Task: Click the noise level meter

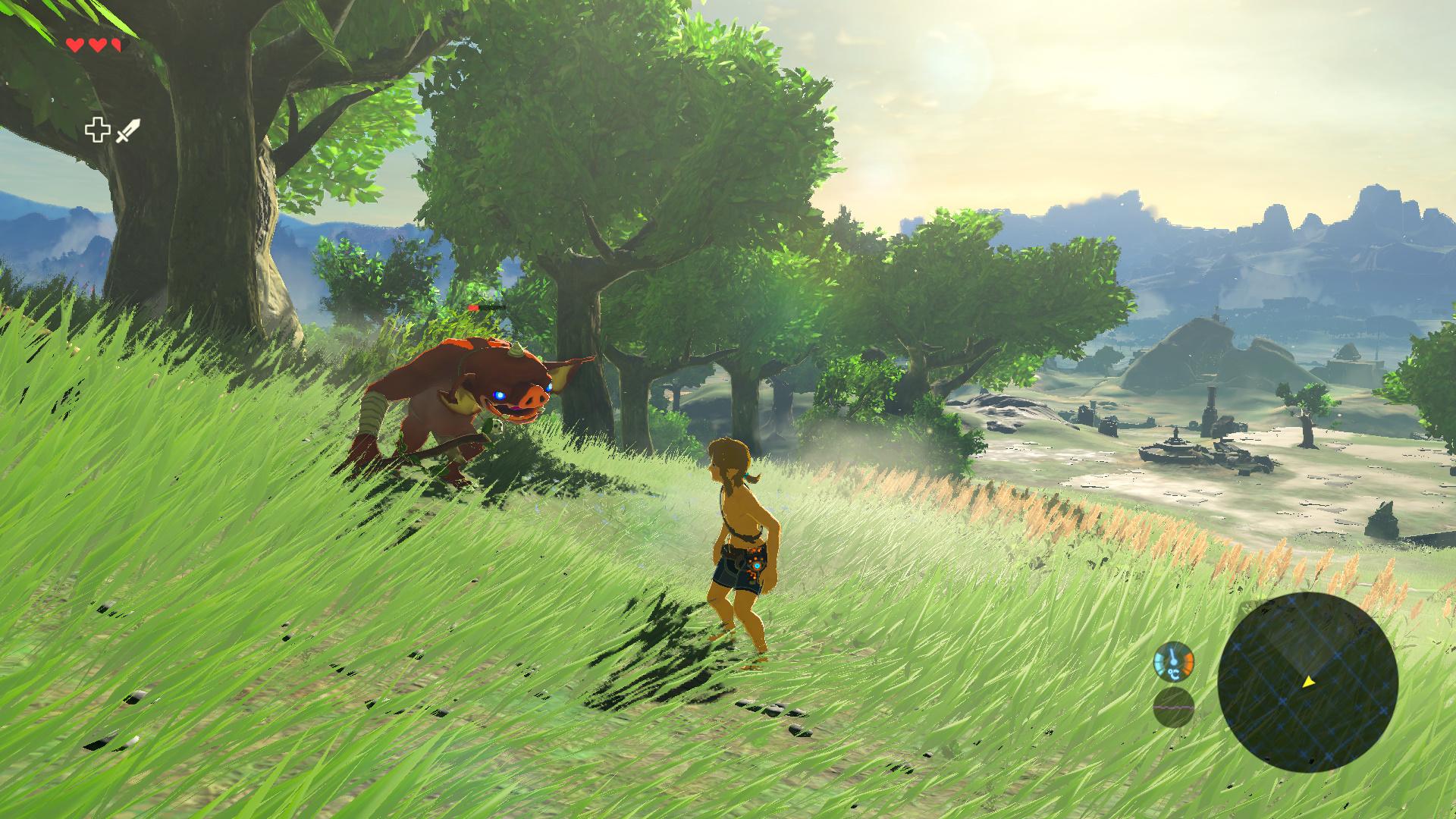Action: [x=1173, y=708]
